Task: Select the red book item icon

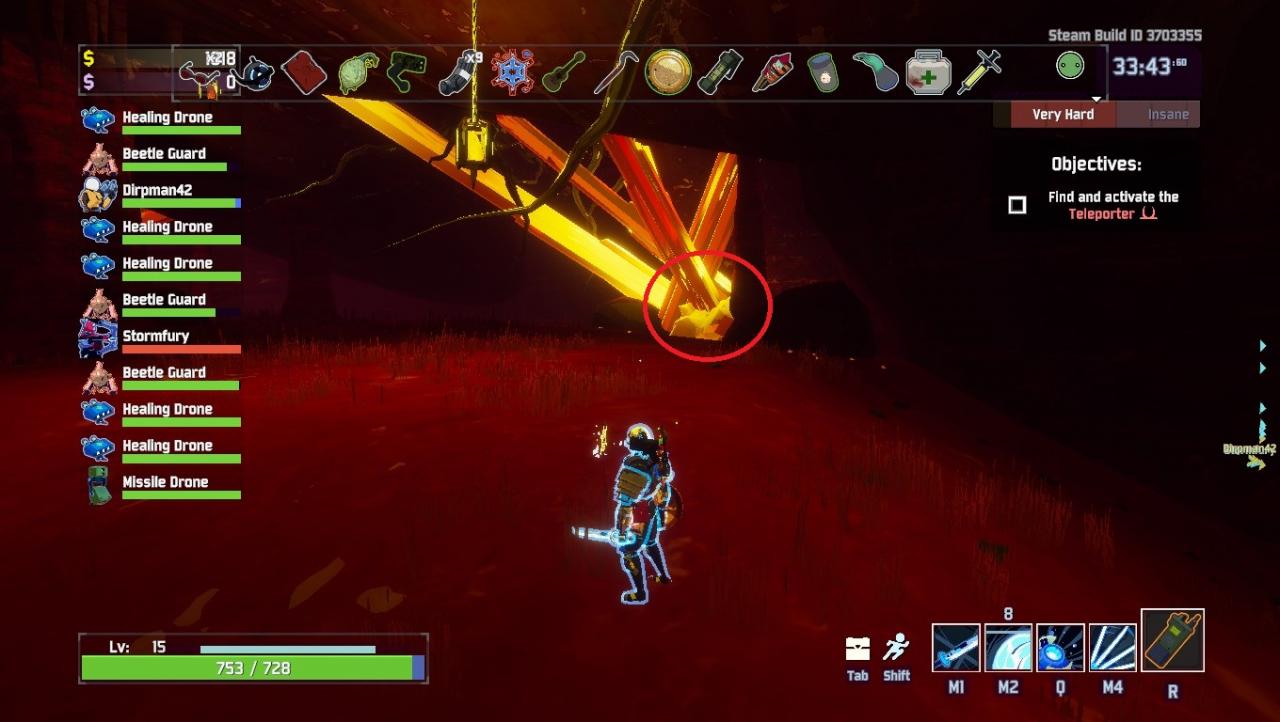Action: pos(304,73)
